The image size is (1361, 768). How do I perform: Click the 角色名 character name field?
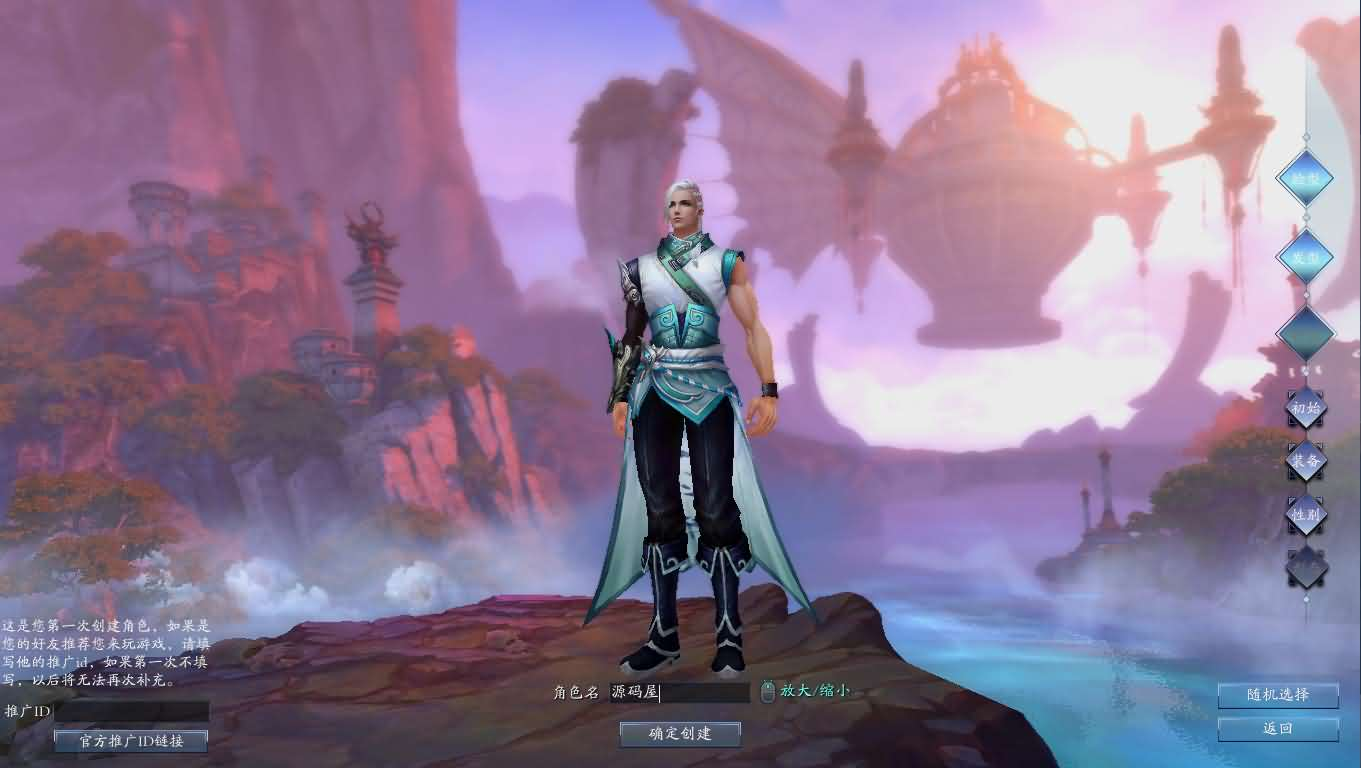(x=680, y=692)
